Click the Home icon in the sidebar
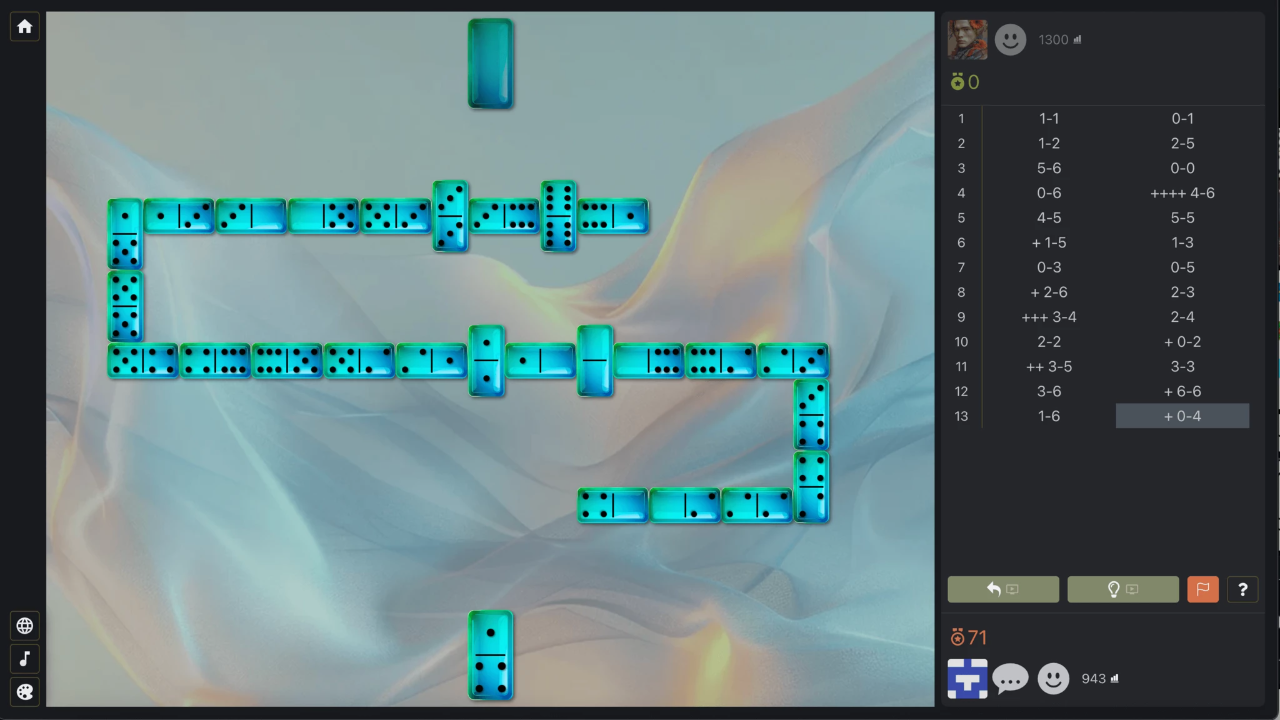The height and width of the screenshot is (720, 1280). click(24, 26)
